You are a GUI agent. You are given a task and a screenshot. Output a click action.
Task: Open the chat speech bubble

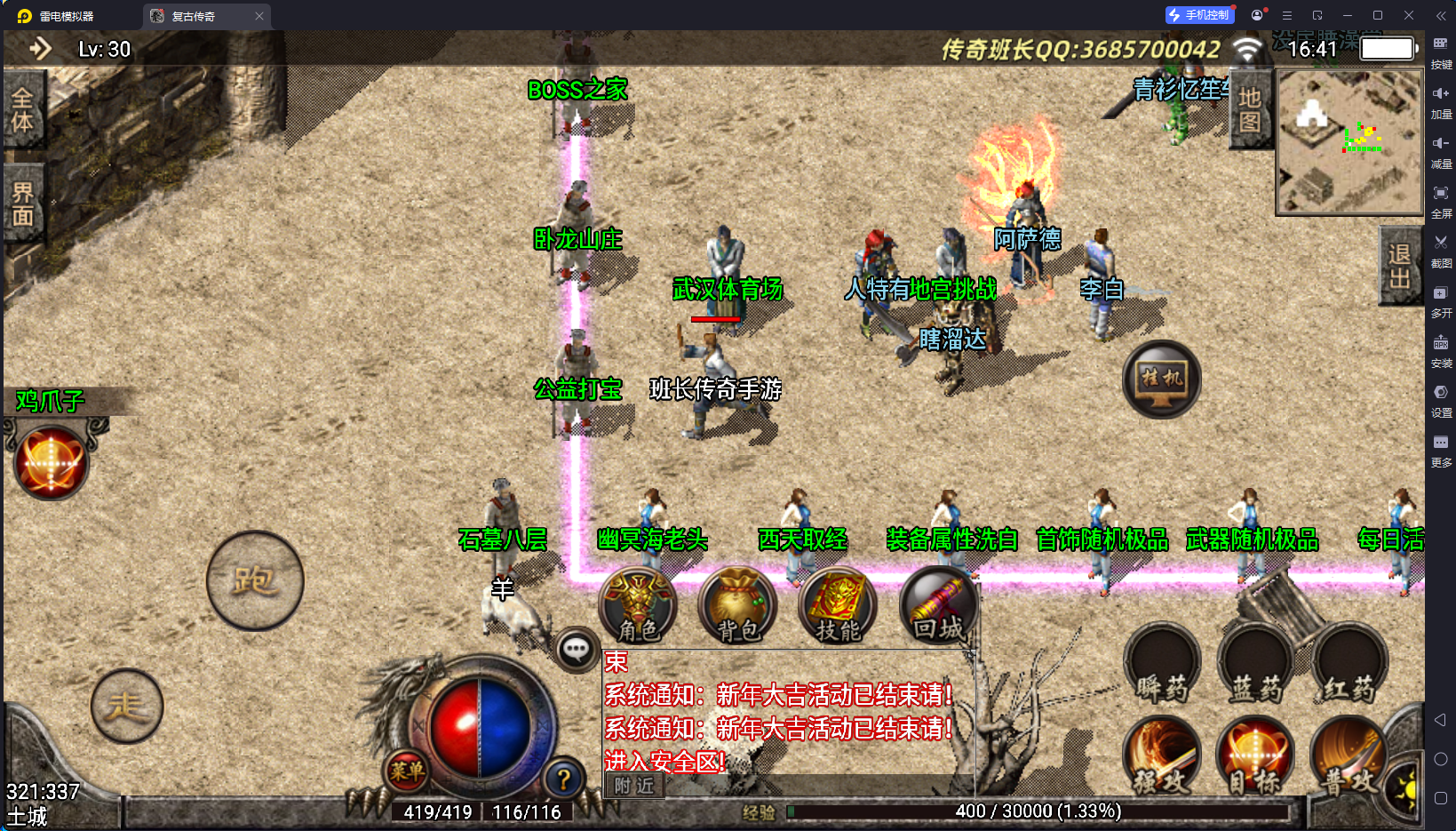point(576,650)
